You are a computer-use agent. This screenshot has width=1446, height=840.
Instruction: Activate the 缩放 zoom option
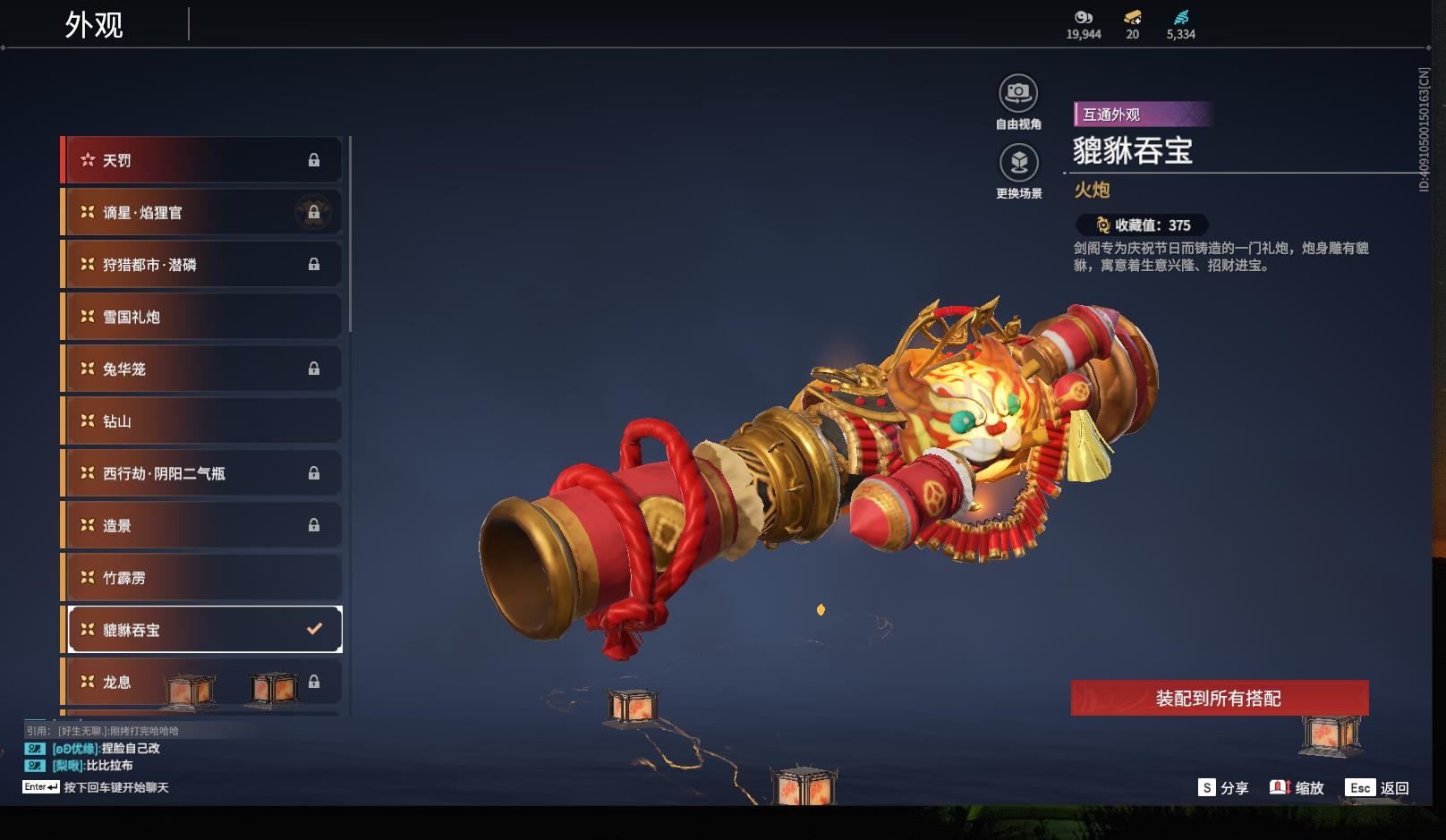click(x=1297, y=788)
